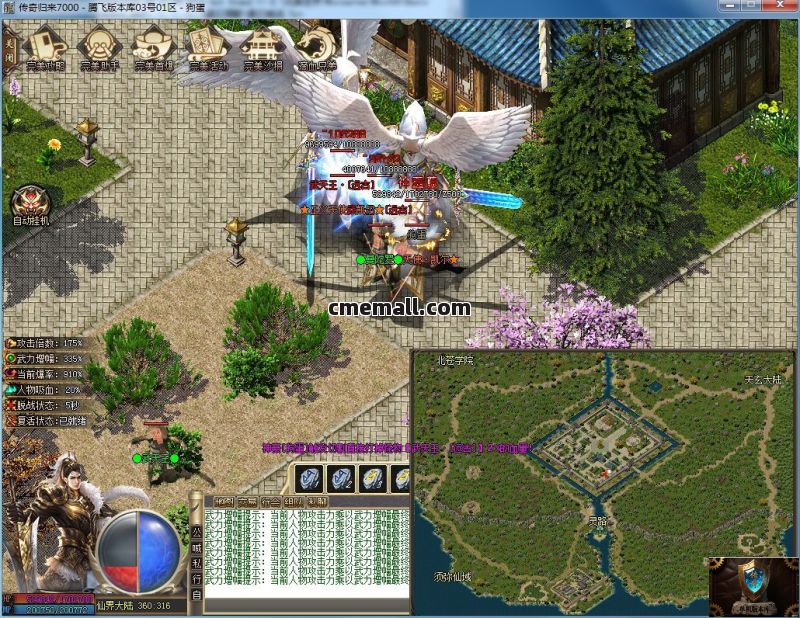800x618 pixels.
Task: Select the third rune stone hotbar slot
Action: tap(371, 479)
